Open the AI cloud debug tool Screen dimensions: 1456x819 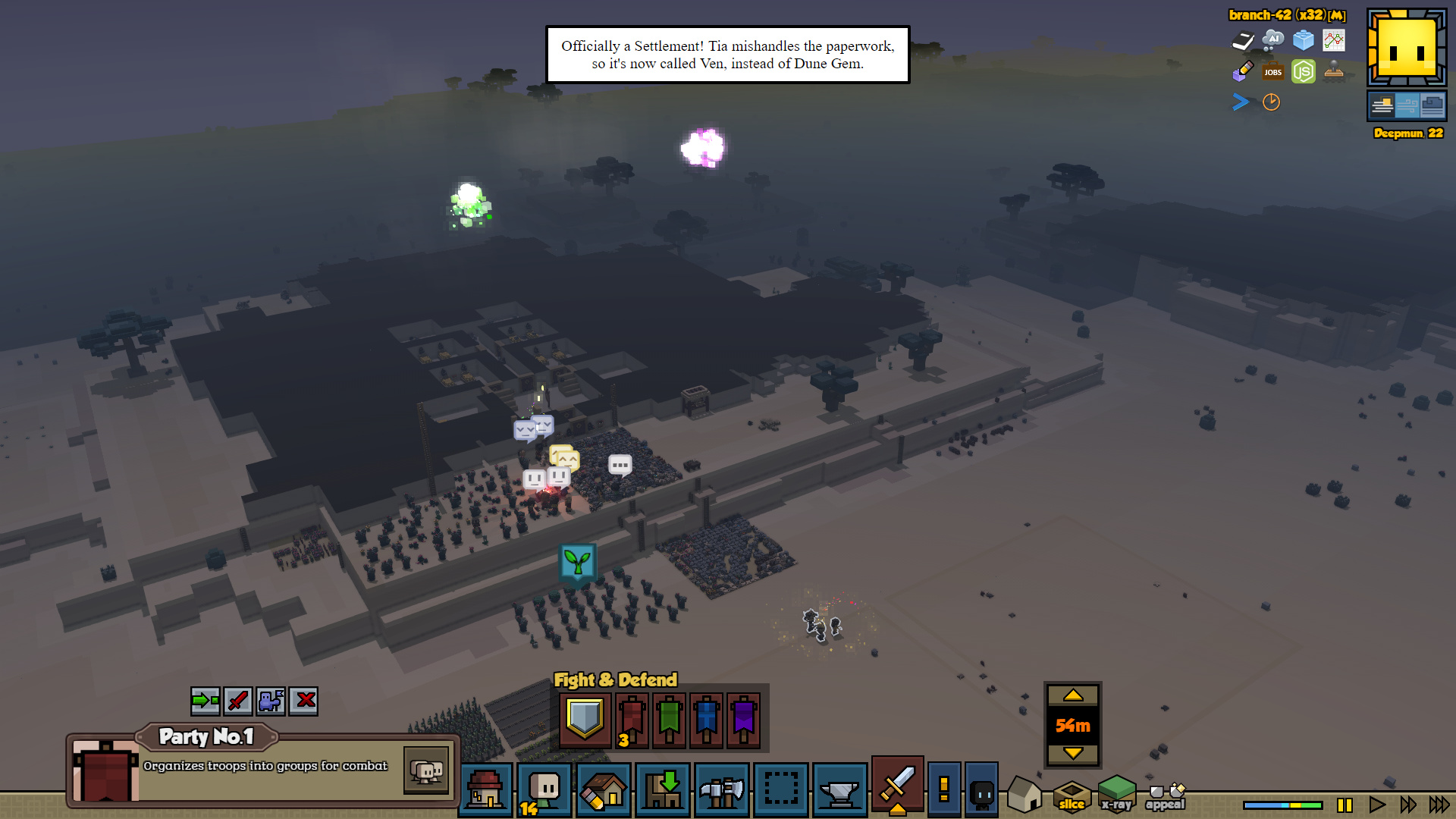coord(1272,40)
